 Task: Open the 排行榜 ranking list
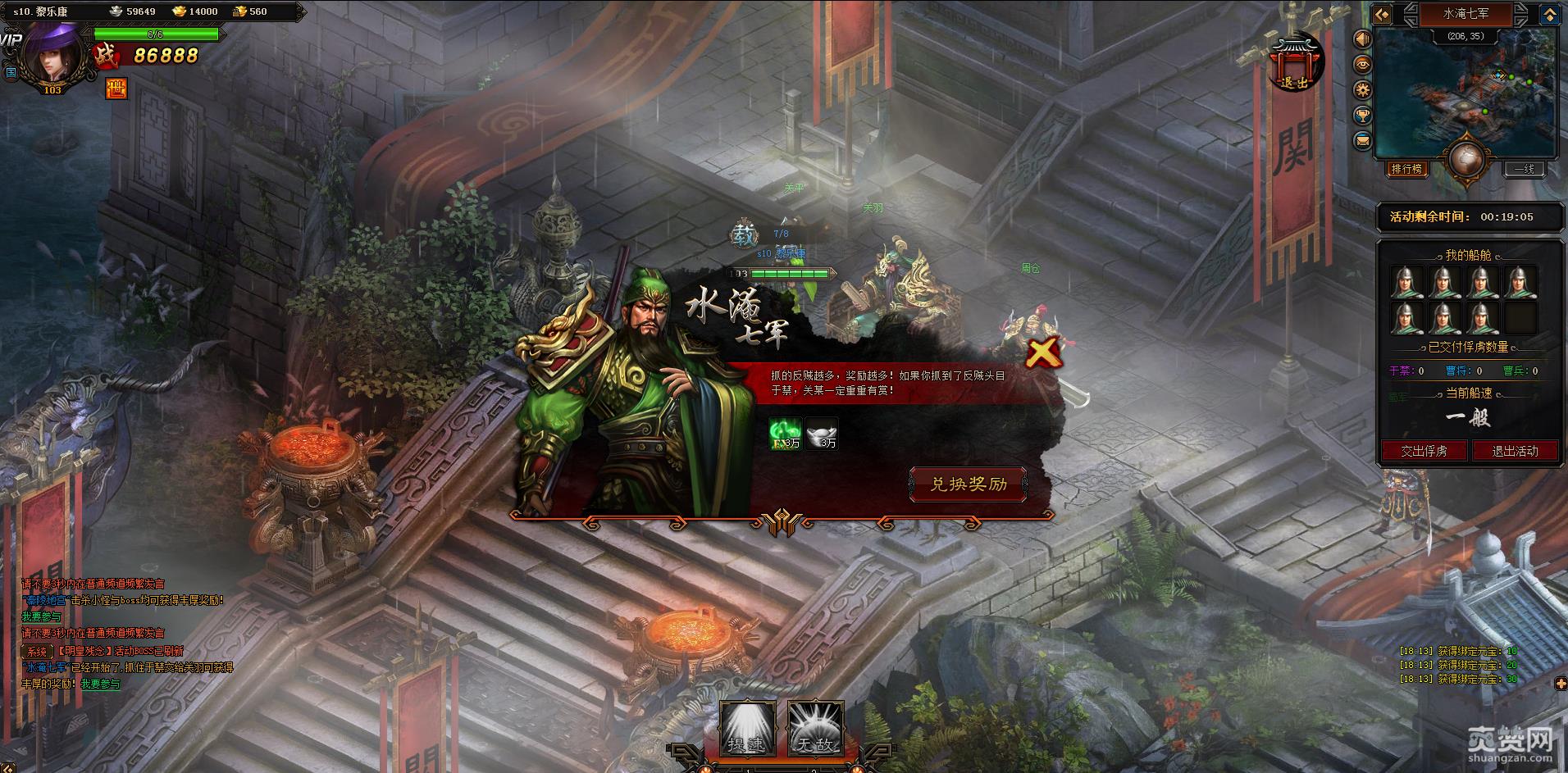coord(1406,169)
